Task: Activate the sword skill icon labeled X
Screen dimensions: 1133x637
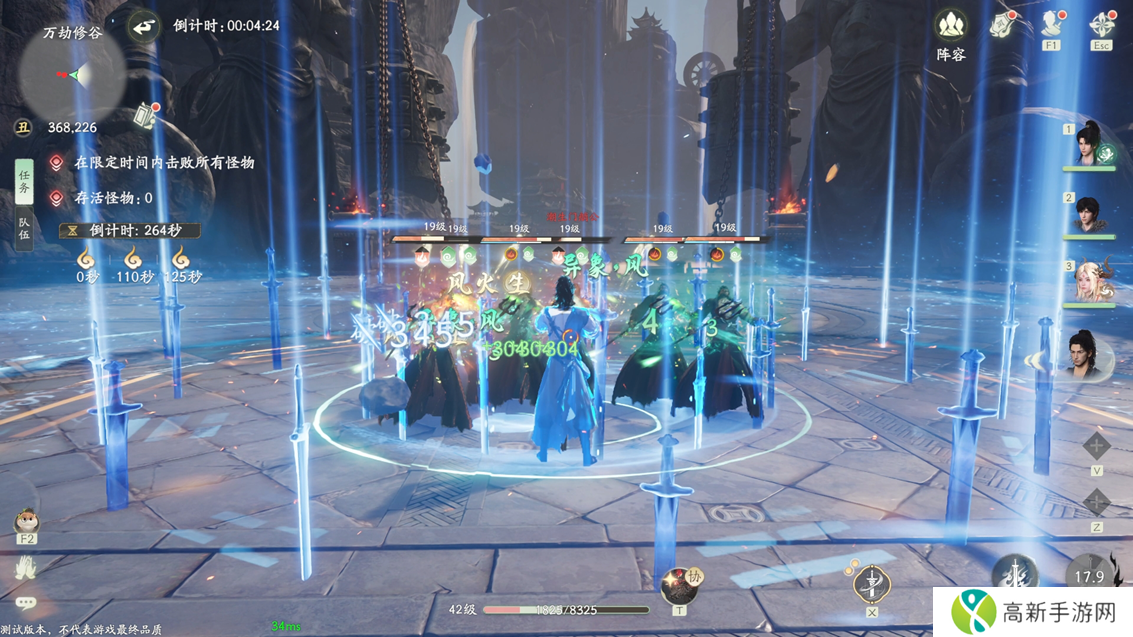Action: pos(872,583)
